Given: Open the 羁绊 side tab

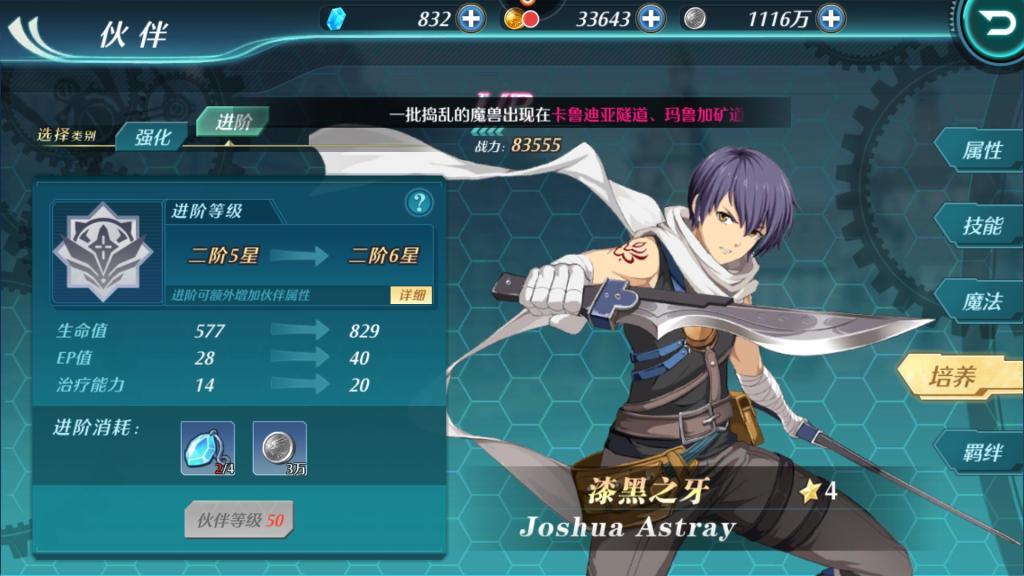Looking at the screenshot, I should pyautogui.click(x=978, y=452).
